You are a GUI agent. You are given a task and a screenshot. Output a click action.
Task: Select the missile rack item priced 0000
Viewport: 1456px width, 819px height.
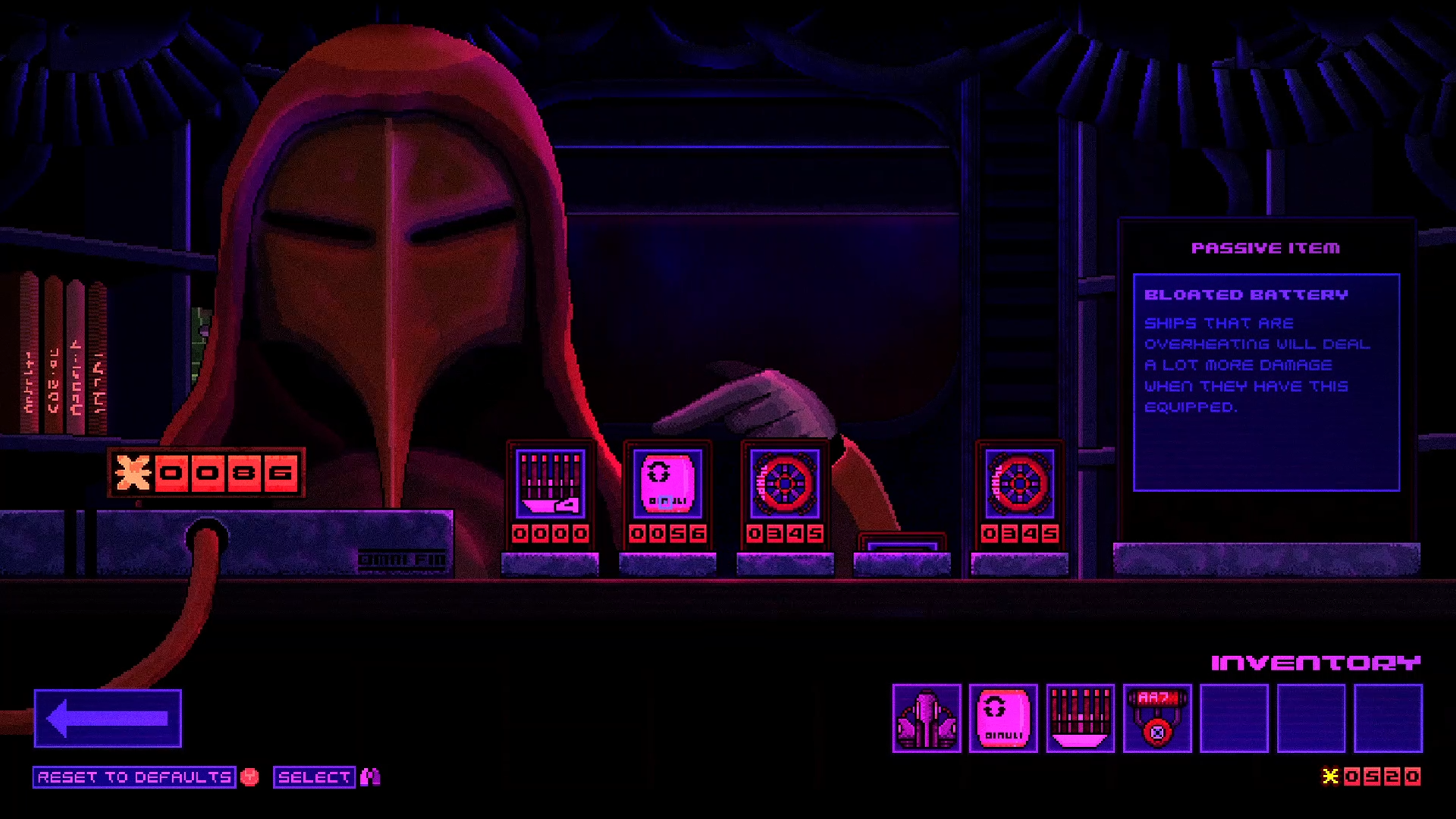(551, 485)
